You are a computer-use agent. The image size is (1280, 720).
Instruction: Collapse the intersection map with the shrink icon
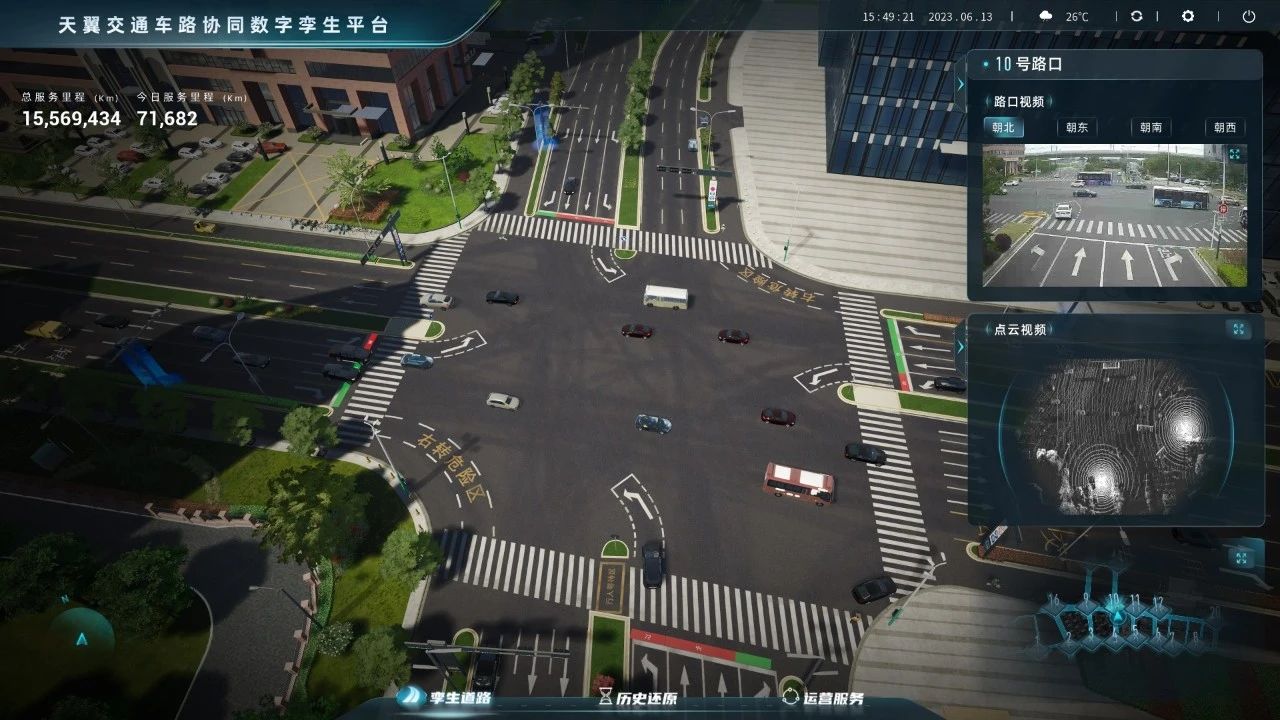point(1241,557)
